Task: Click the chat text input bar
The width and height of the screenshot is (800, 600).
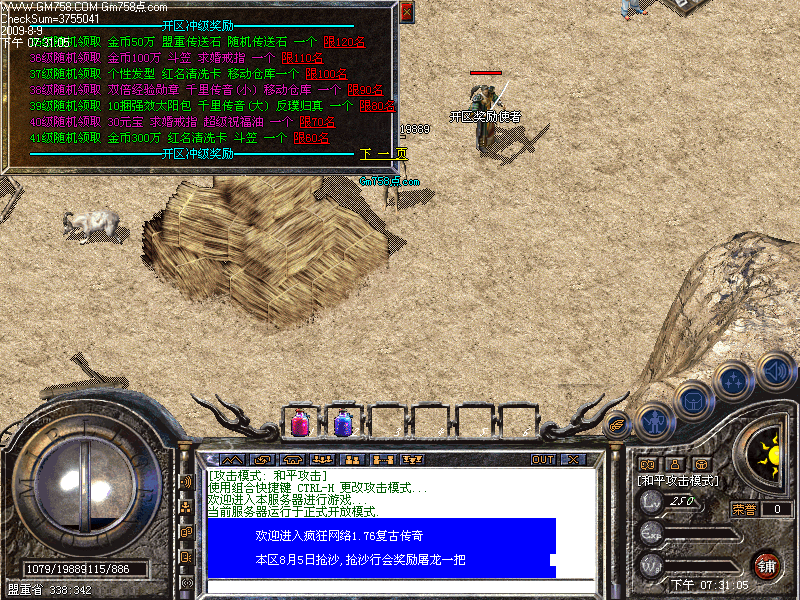Action: pyautogui.click(x=400, y=588)
